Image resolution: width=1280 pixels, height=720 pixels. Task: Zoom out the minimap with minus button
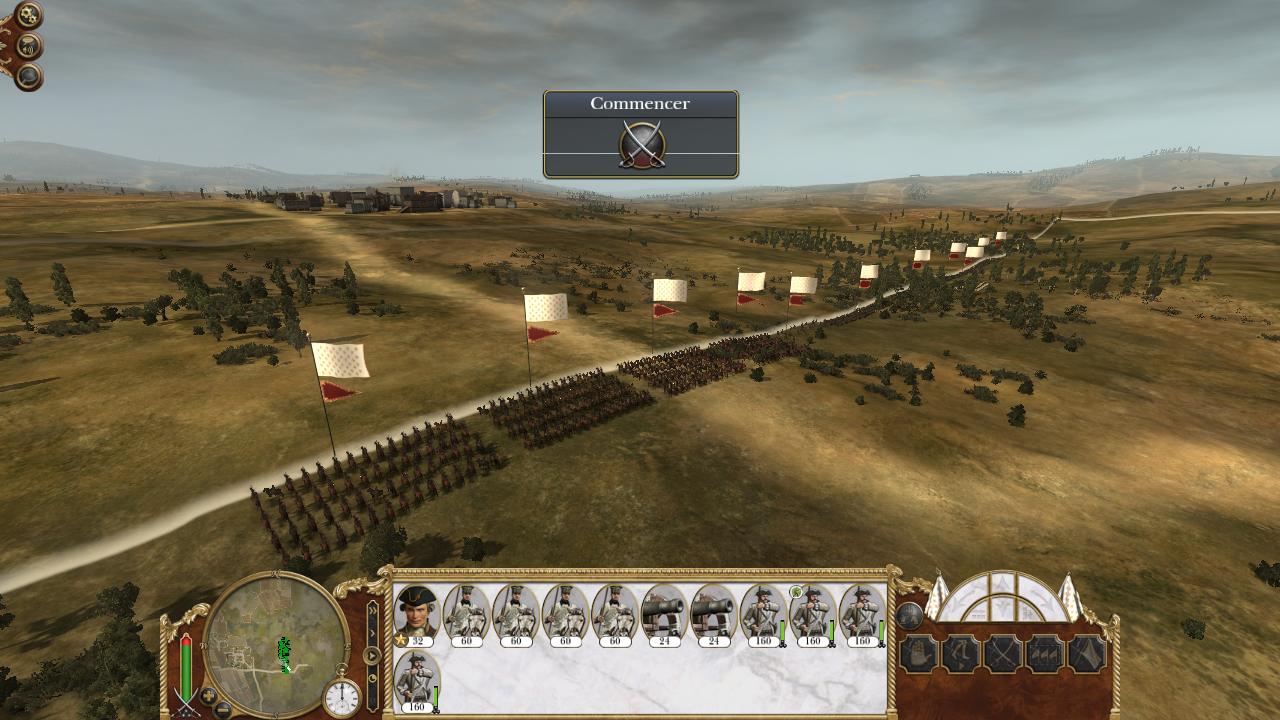coord(224,709)
